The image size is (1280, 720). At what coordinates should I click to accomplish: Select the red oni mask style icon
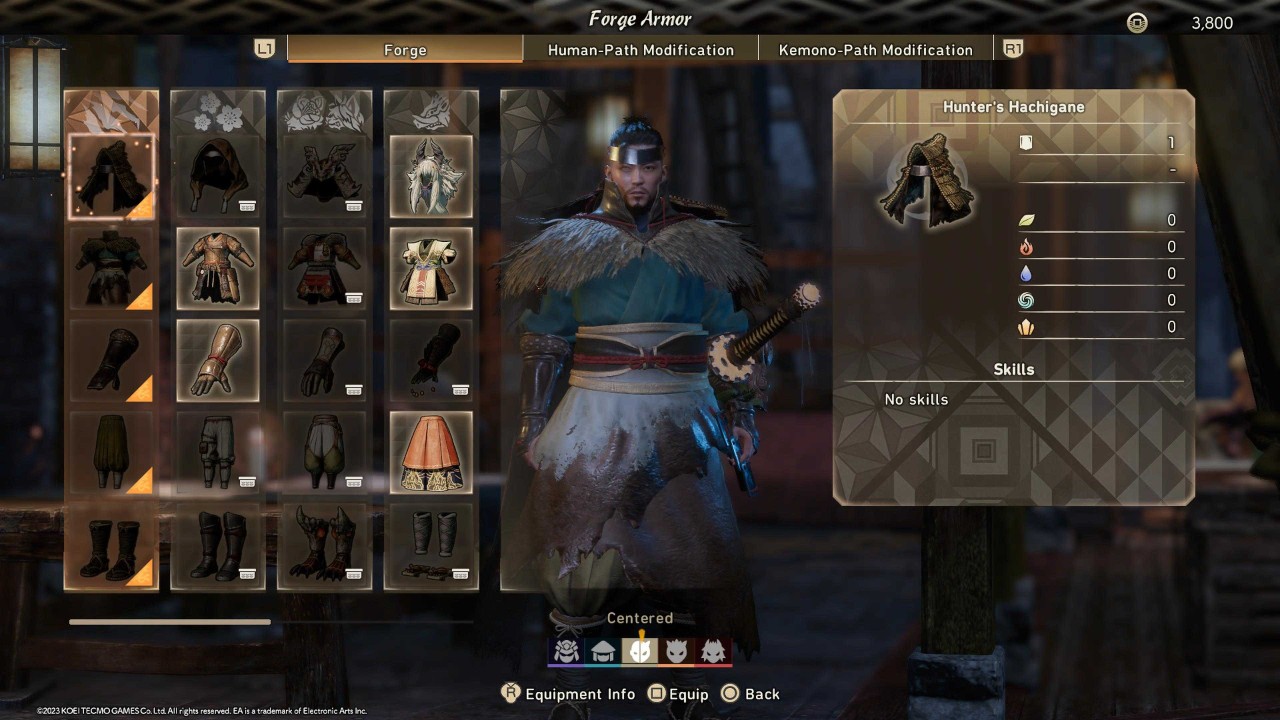click(x=713, y=650)
